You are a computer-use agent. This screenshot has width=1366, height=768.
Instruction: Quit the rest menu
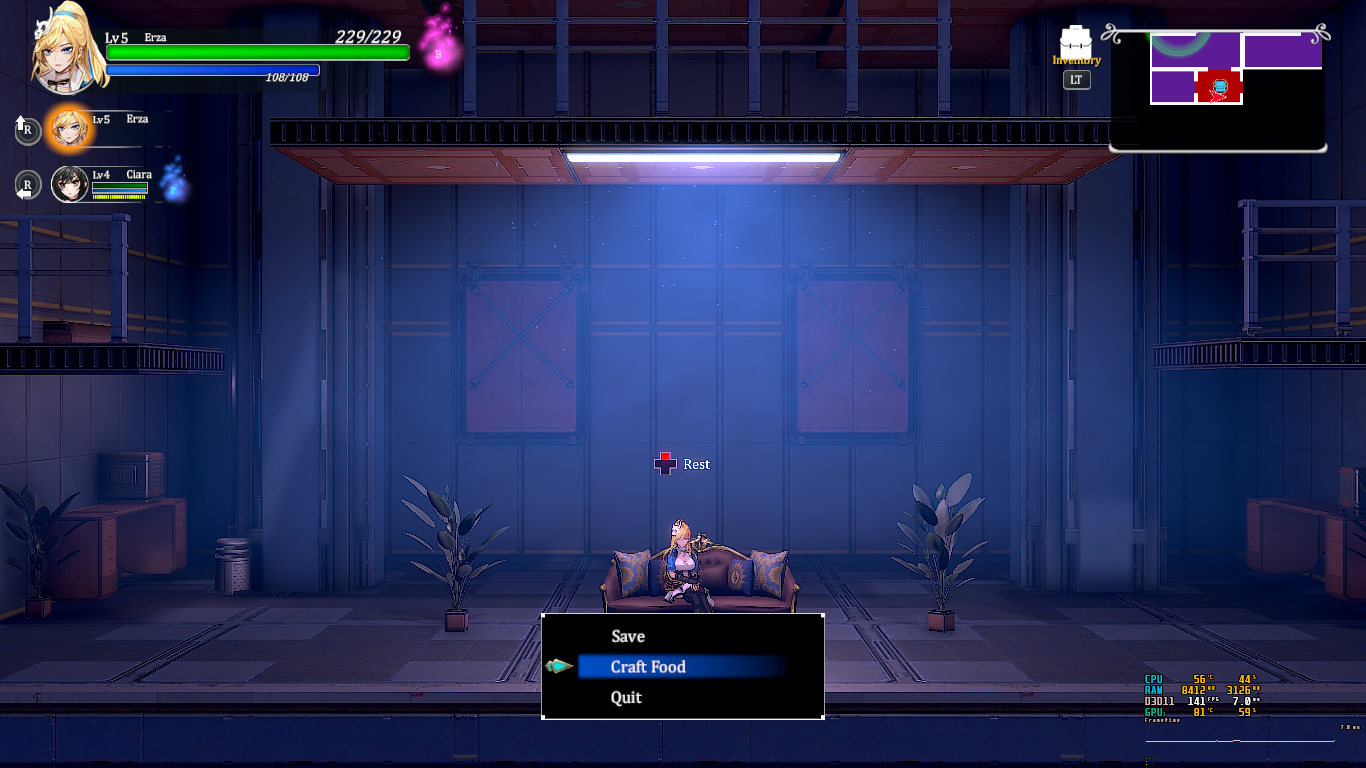point(626,698)
